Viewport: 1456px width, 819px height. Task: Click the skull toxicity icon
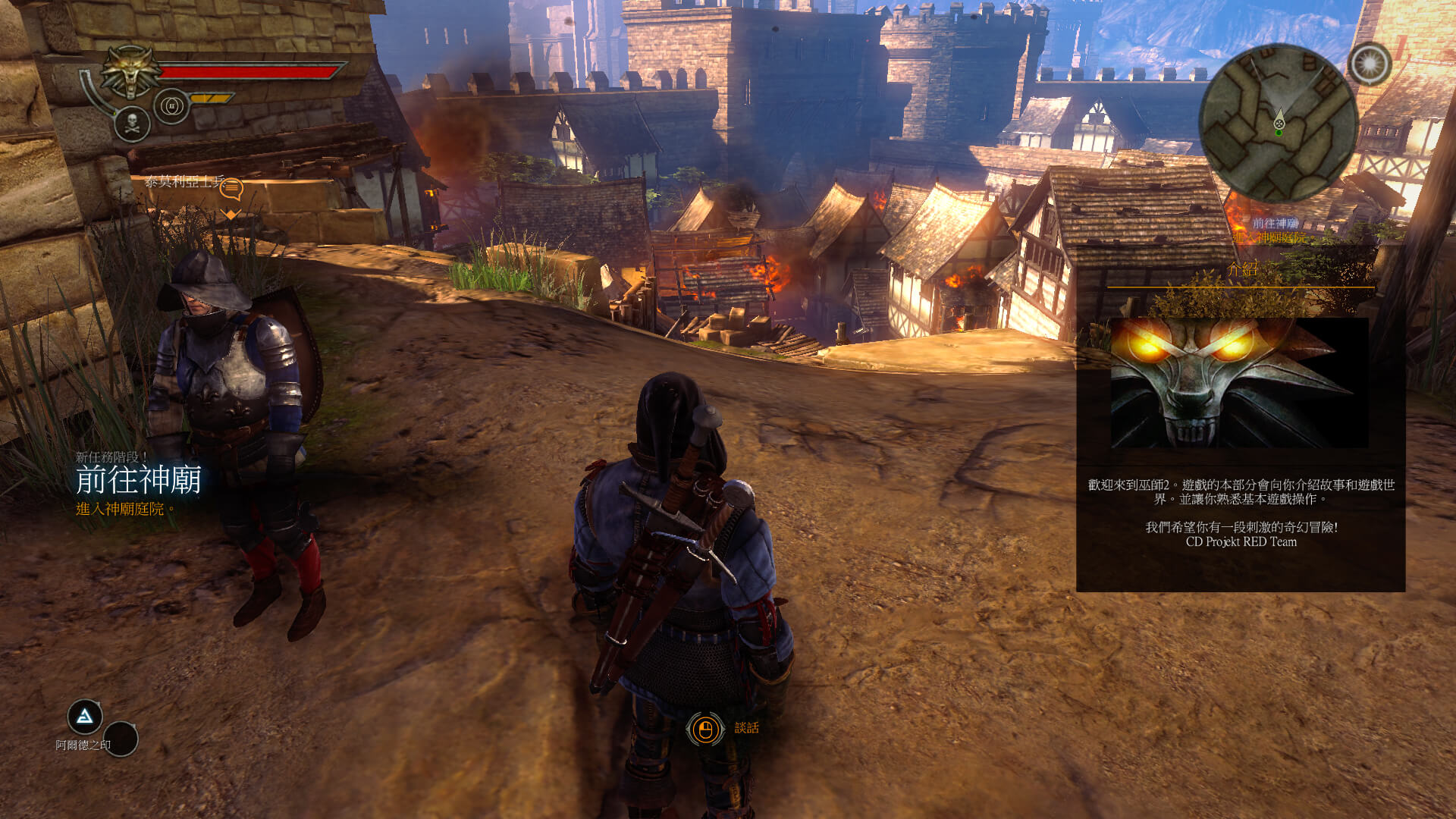[x=132, y=124]
